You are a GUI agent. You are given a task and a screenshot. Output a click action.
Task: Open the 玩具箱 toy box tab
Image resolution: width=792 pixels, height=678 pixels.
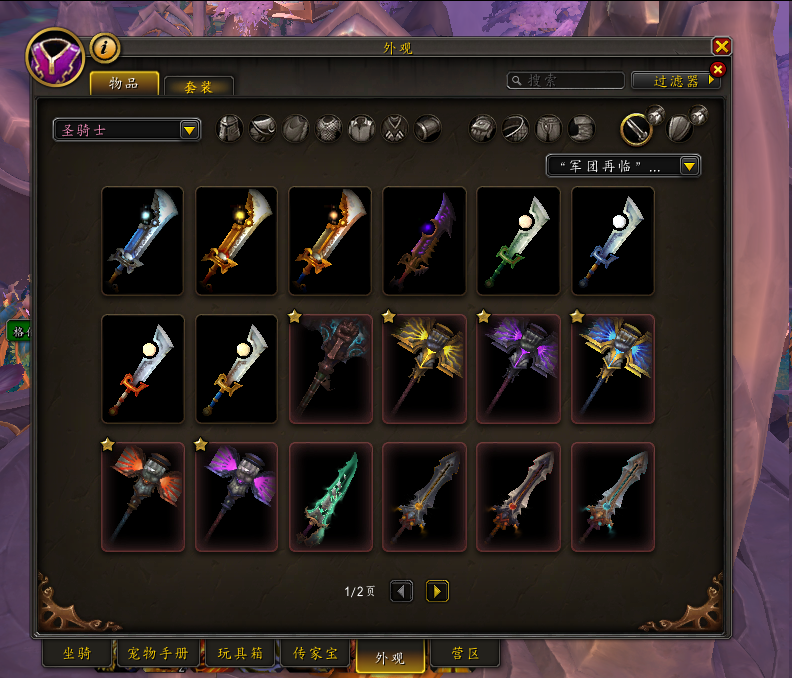[x=240, y=654]
